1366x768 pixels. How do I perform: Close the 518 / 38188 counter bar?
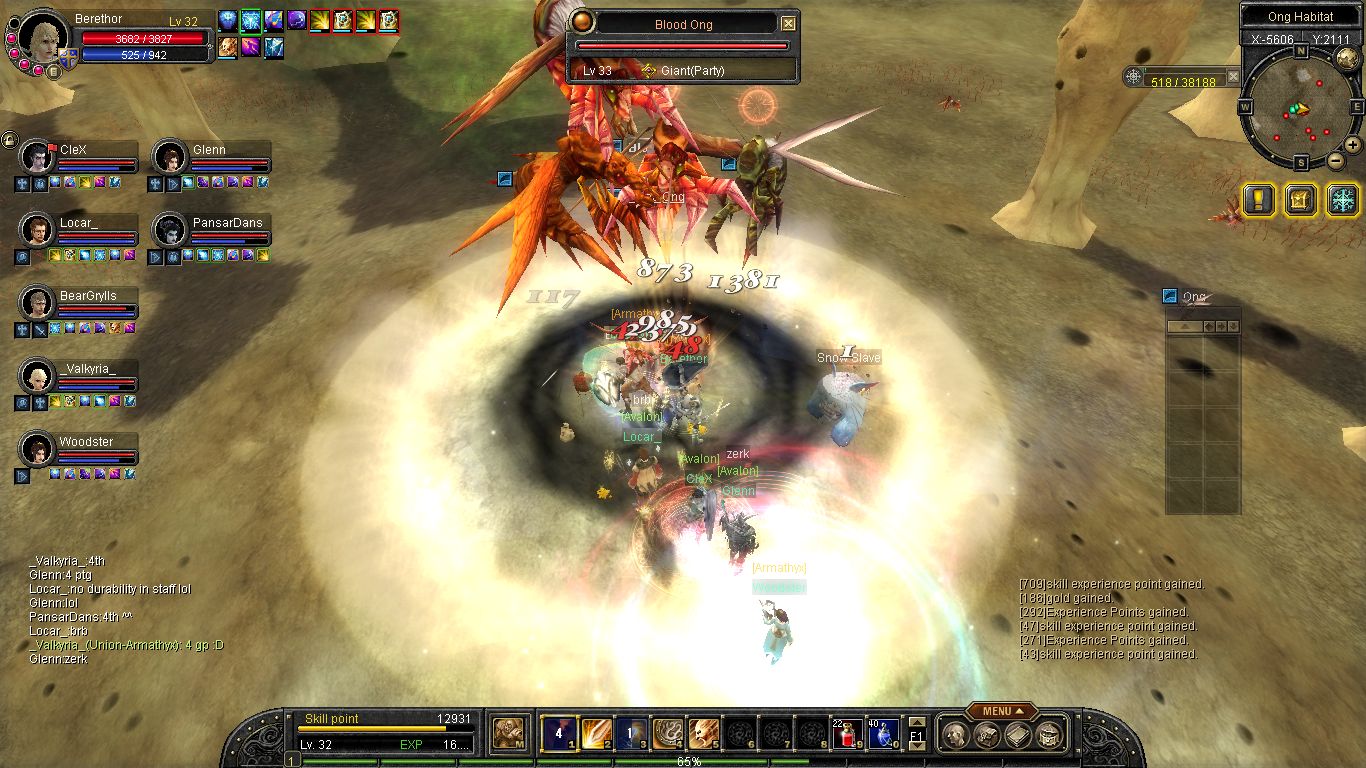tap(1233, 76)
